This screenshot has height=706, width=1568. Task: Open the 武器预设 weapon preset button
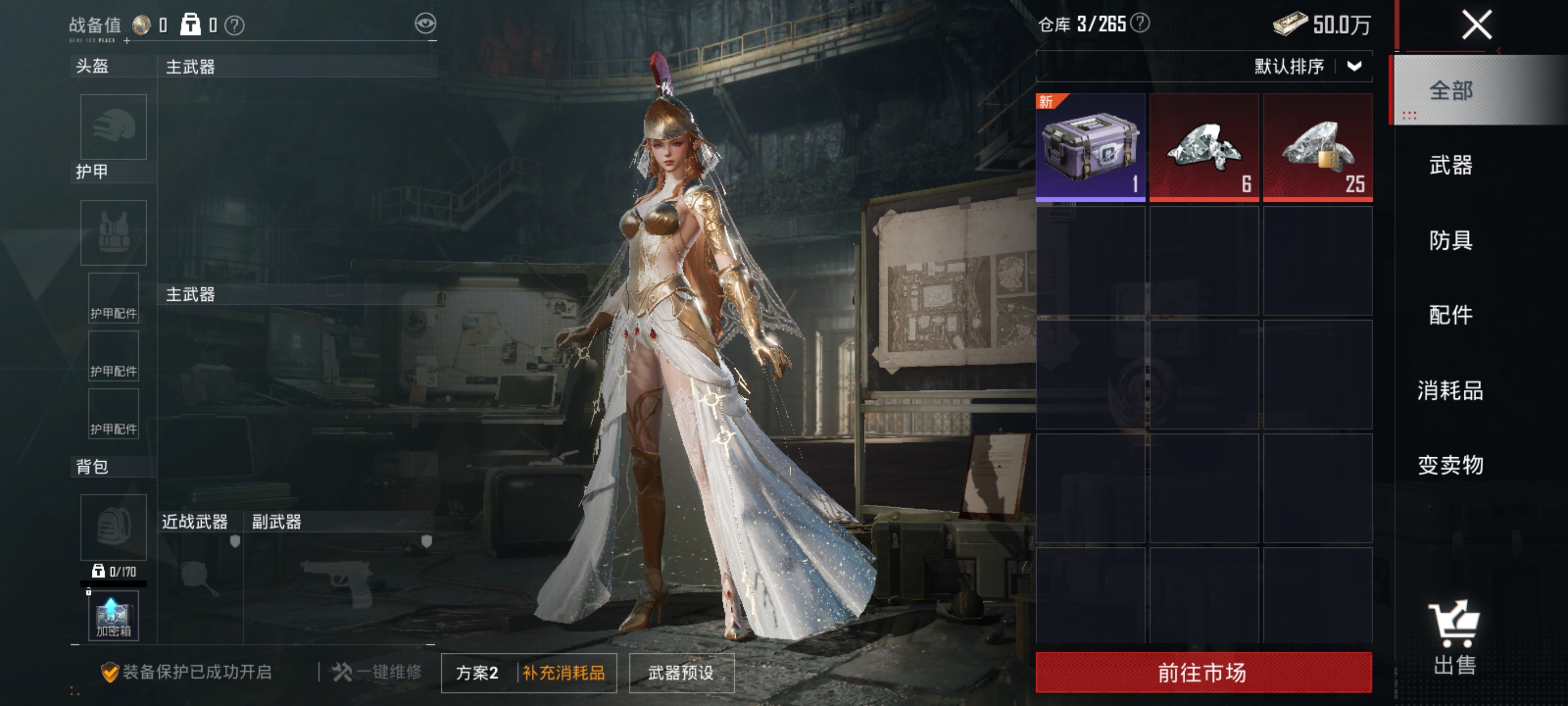[681, 672]
